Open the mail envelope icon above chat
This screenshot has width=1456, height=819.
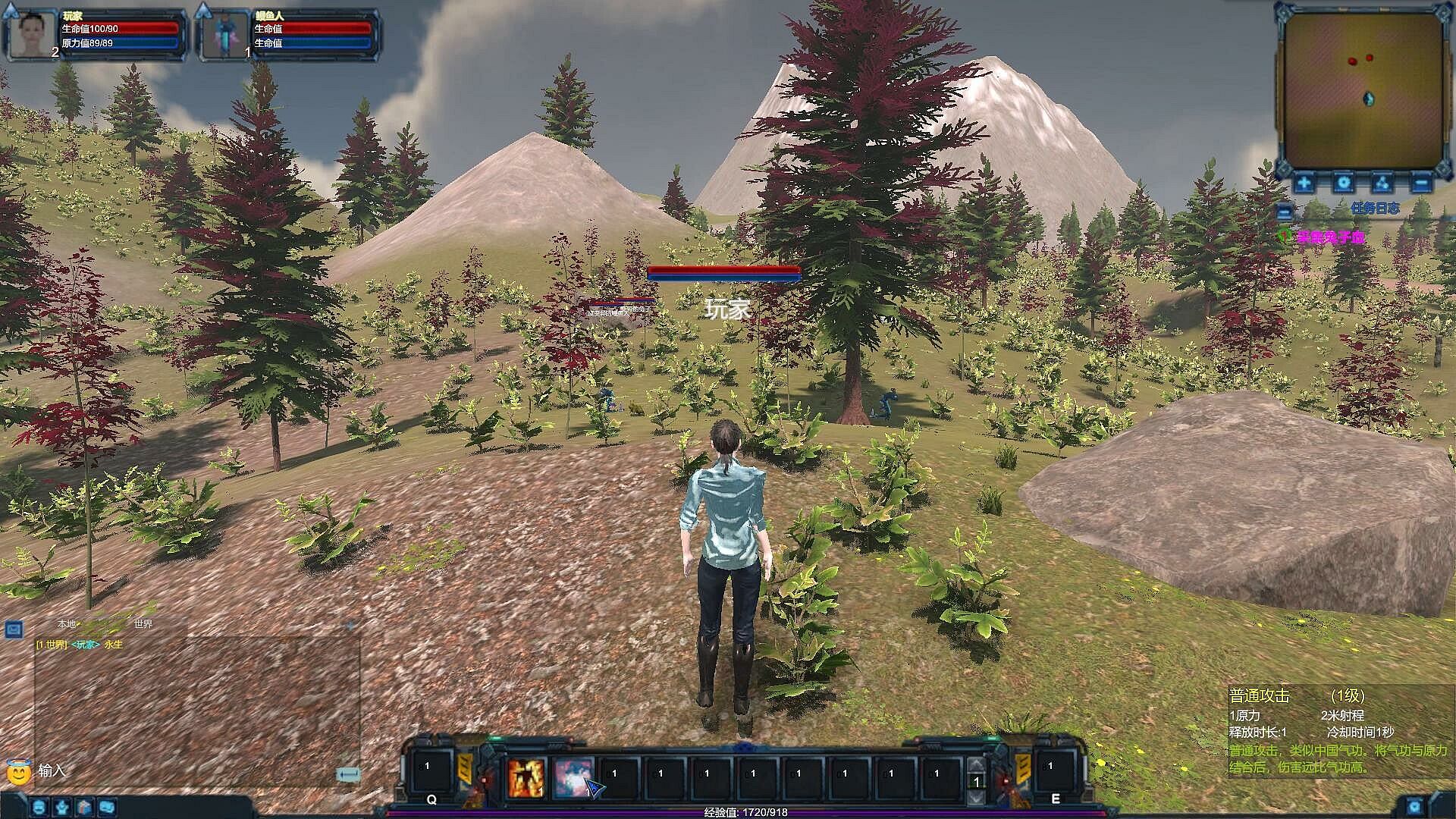click(x=14, y=629)
